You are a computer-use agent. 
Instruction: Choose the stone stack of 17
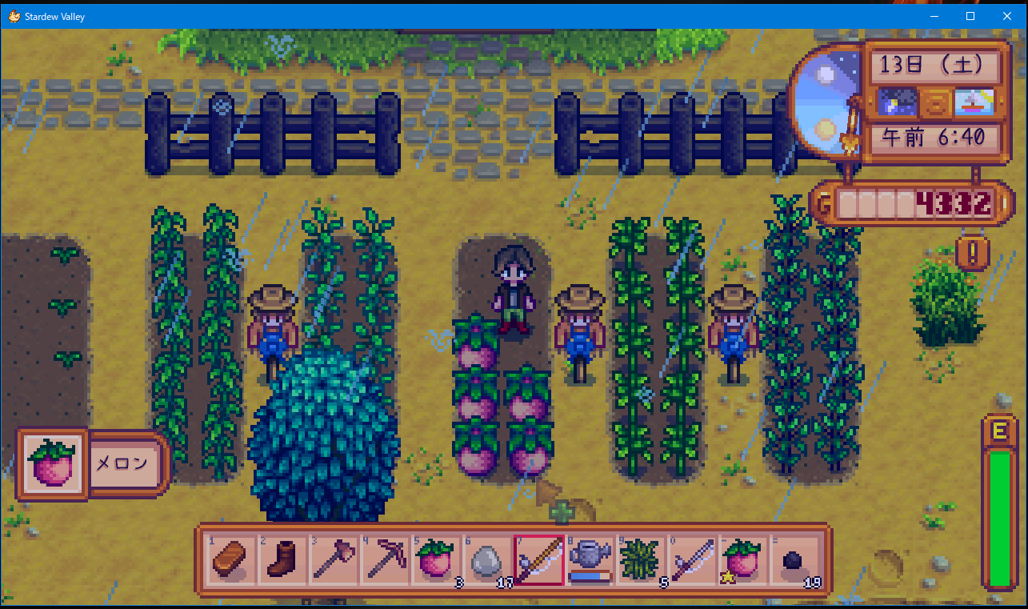coord(487,558)
